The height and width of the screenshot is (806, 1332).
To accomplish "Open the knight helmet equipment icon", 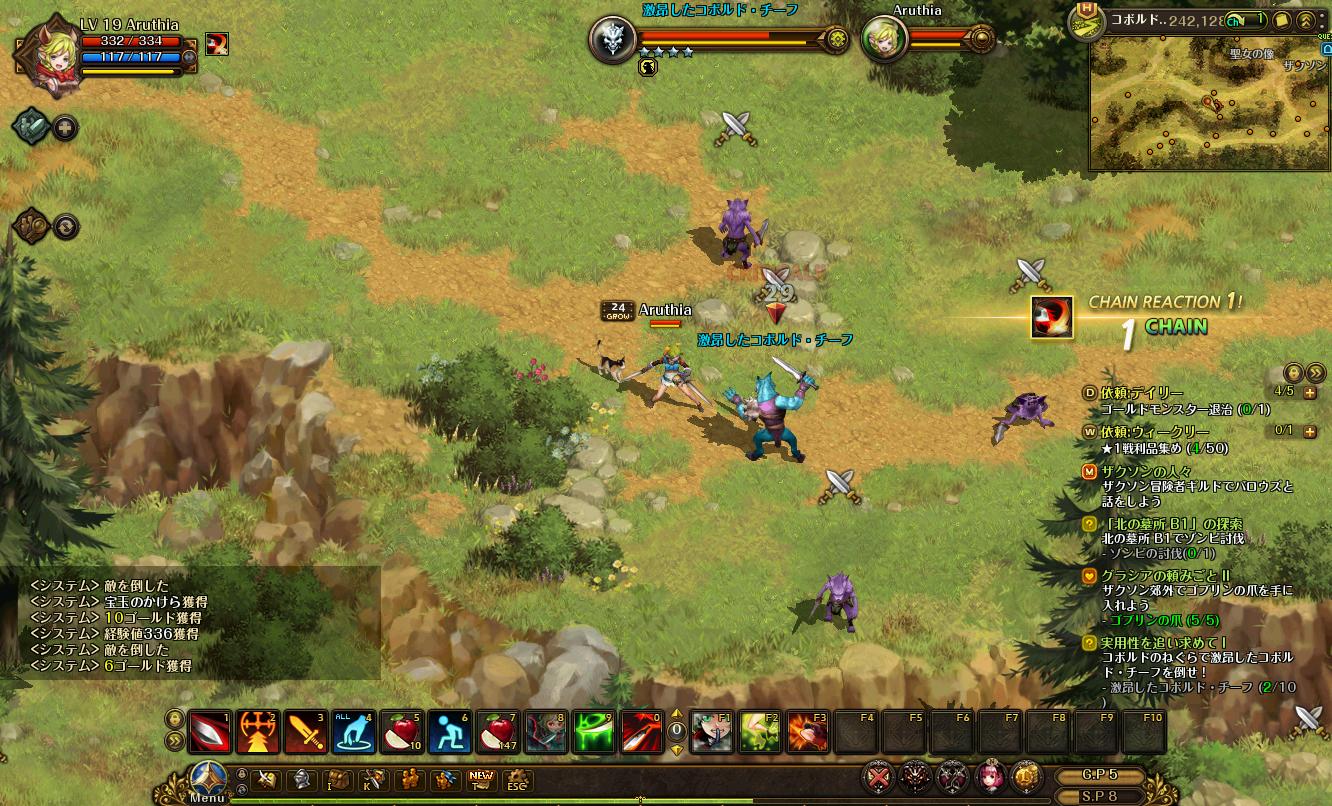I will tap(299, 780).
